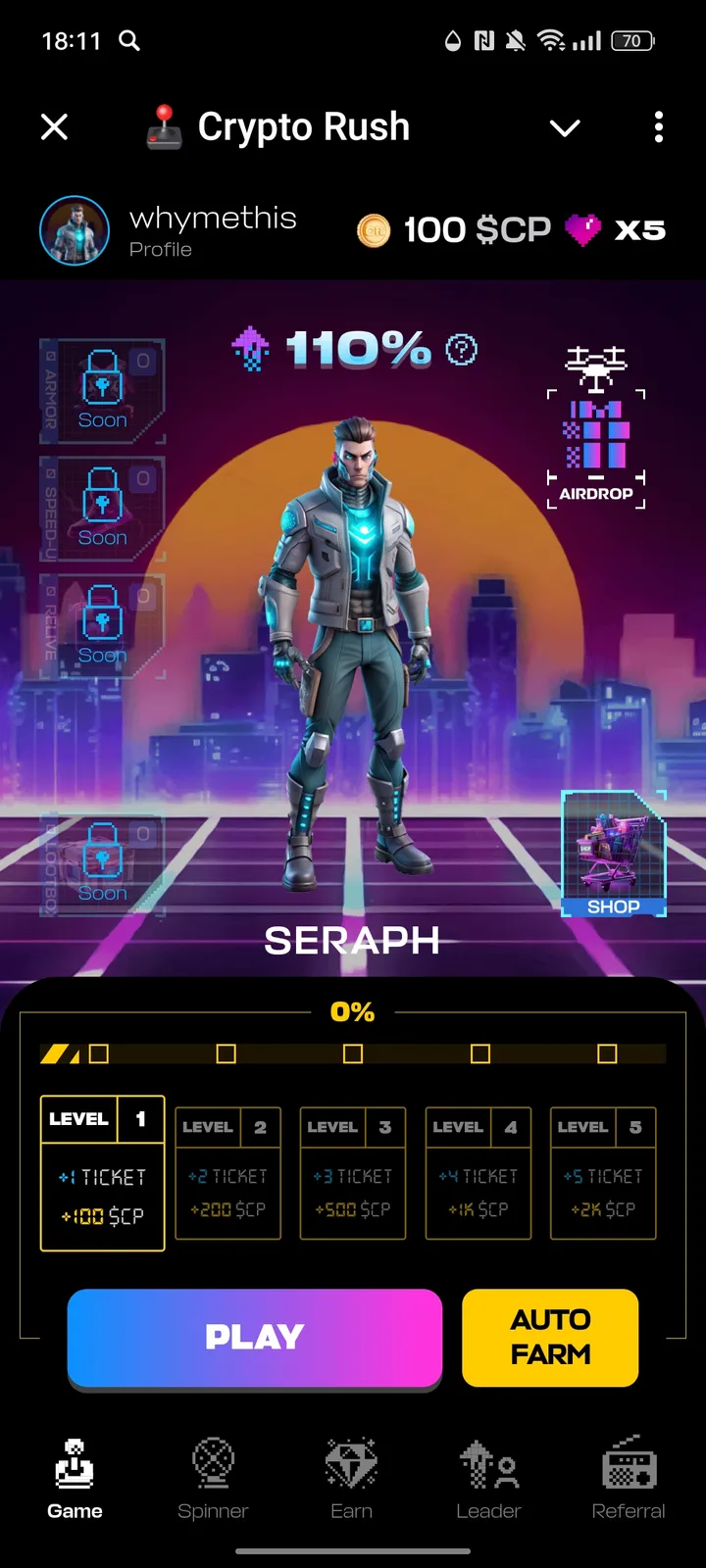The height and width of the screenshot is (1568, 706).
Task: Start the game with the PLAY button
Action: click(254, 1337)
